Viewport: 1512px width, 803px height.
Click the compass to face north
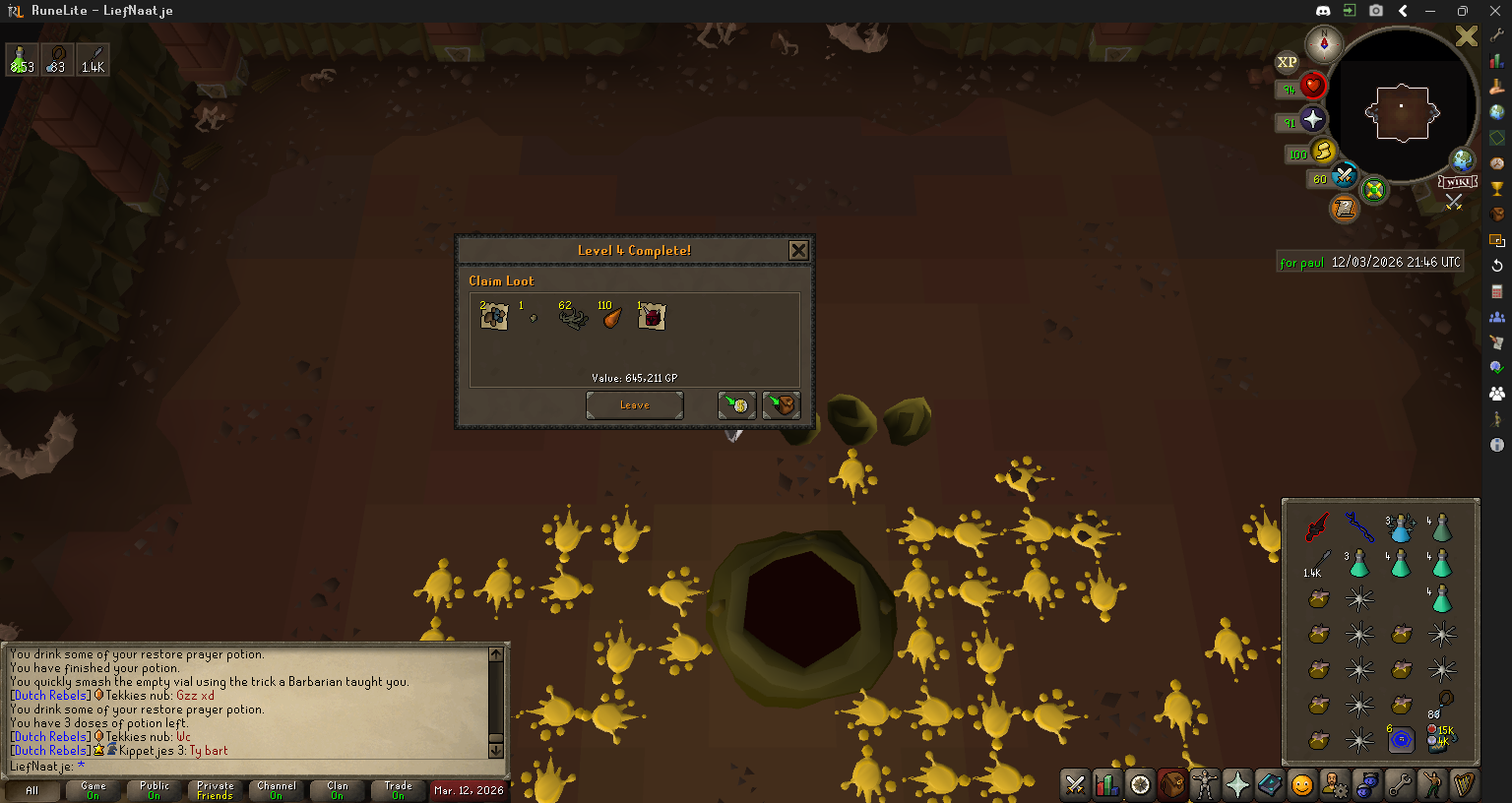click(x=1324, y=43)
